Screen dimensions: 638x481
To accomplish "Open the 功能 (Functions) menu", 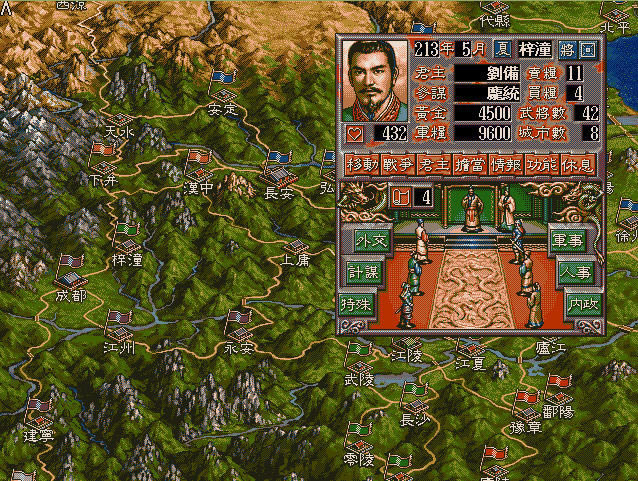I will [540, 164].
